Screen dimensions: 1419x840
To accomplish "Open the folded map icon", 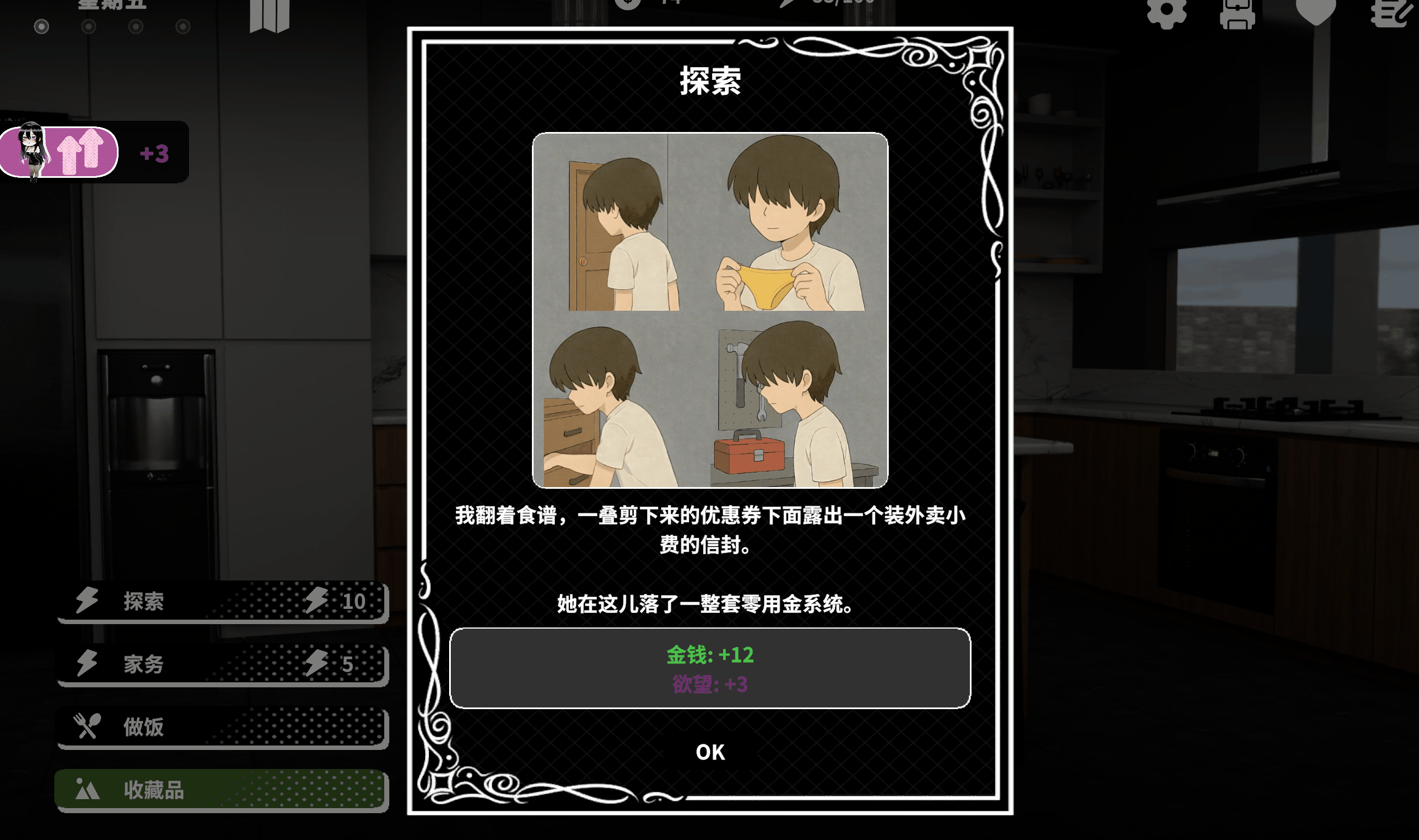I will [x=270, y=15].
